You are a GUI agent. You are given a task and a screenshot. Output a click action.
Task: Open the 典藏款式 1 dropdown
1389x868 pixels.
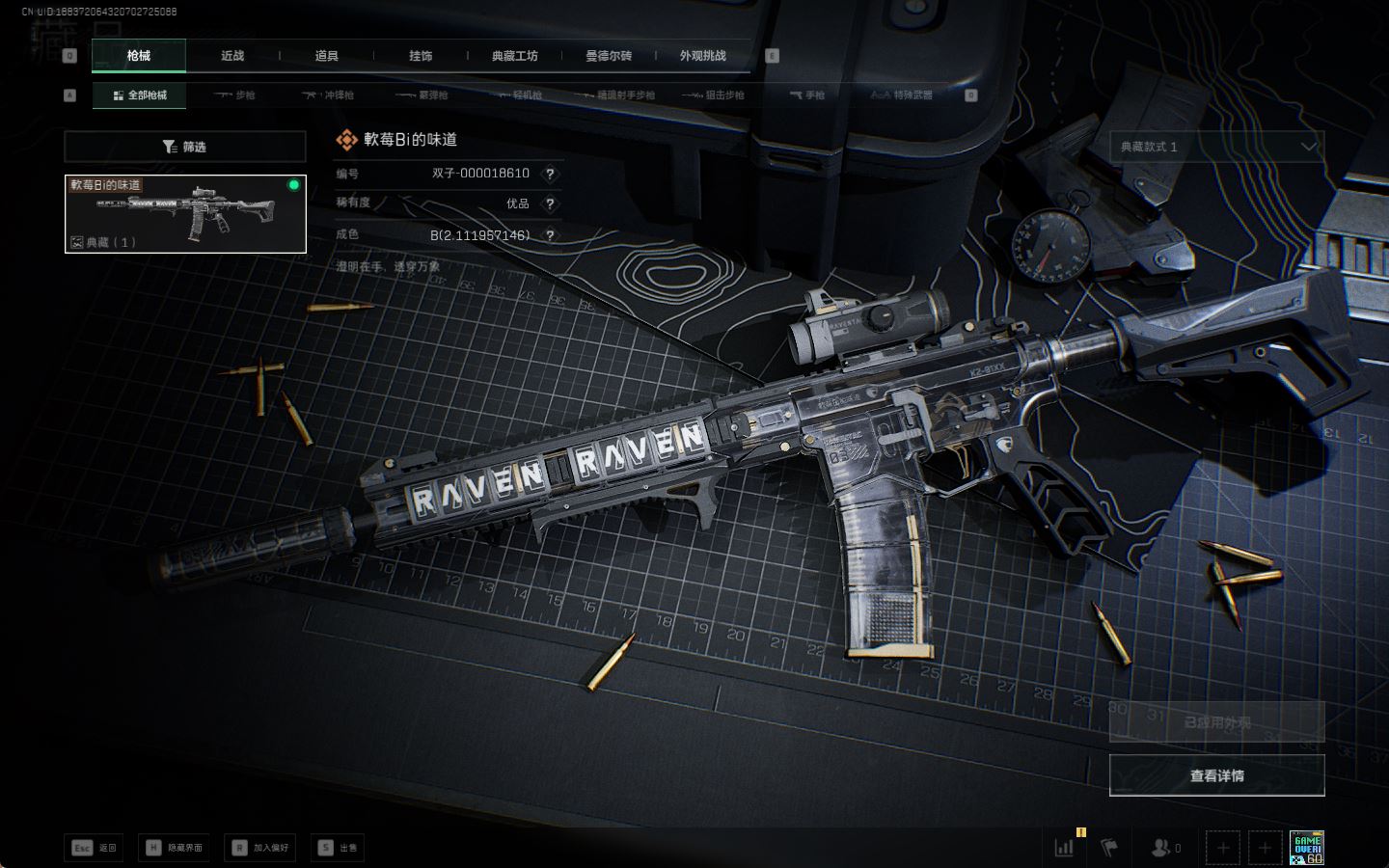(x=1216, y=147)
